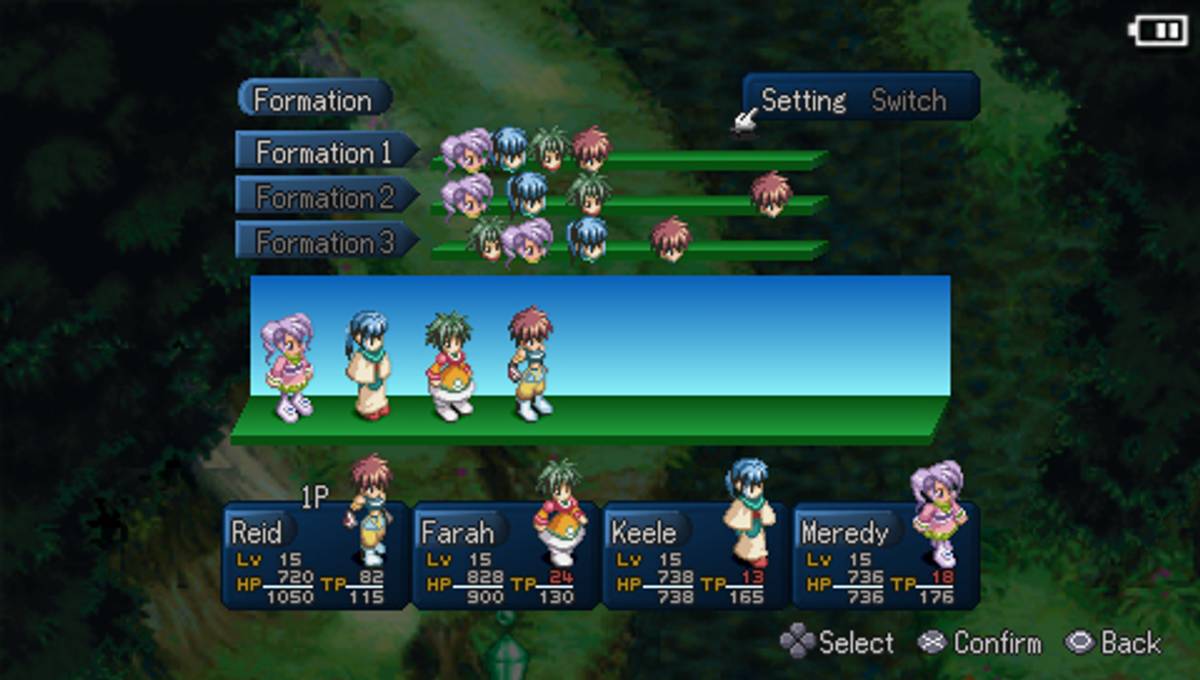This screenshot has height=680, width=1200.
Task: Select Formation 1 from the list
Action: pyautogui.click(x=324, y=152)
